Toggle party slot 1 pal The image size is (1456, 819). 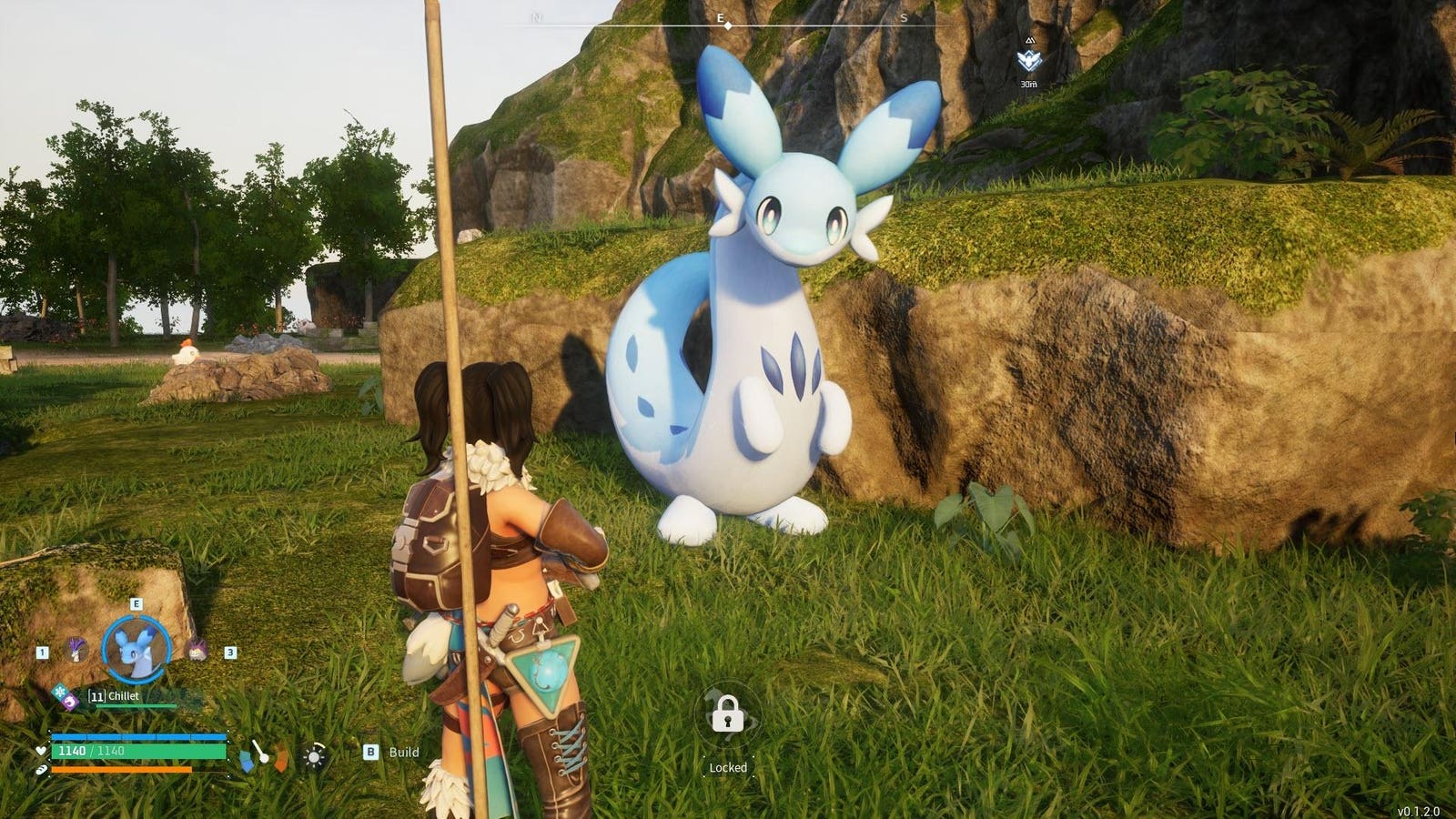[75, 650]
